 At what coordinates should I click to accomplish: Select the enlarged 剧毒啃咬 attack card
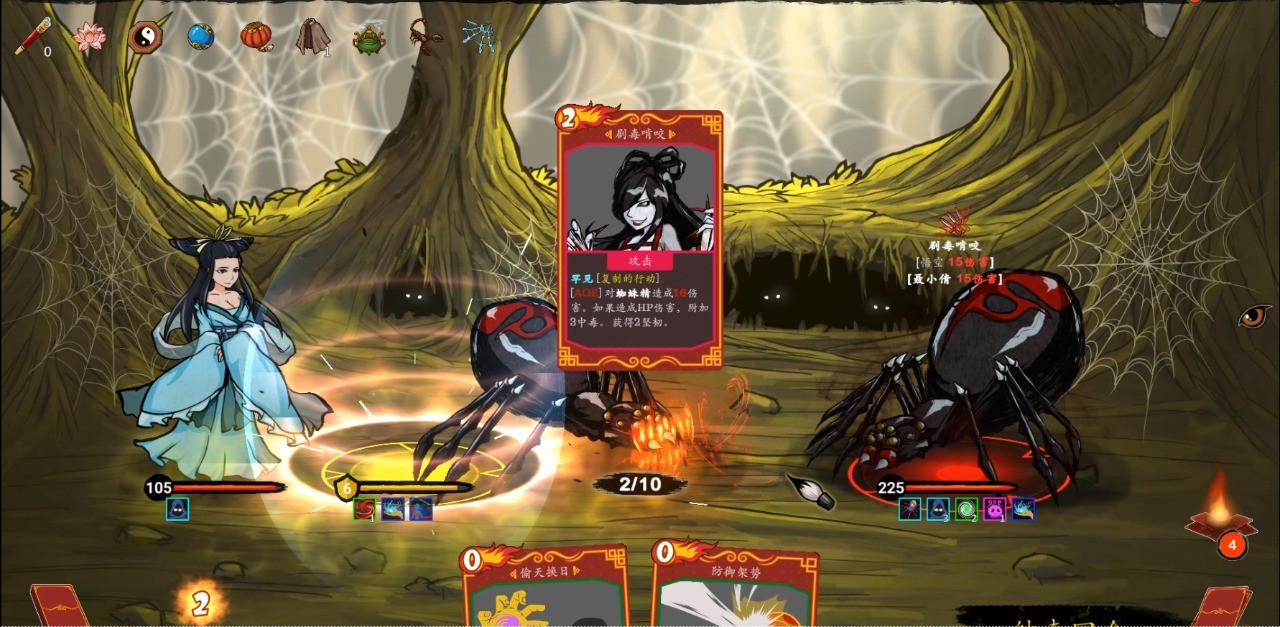click(x=640, y=240)
